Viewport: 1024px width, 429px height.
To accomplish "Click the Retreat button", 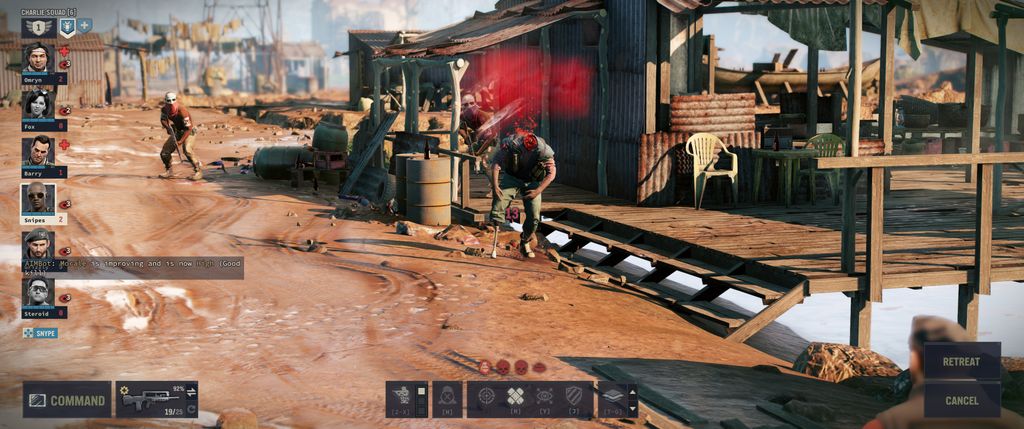I will (x=961, y=361).
